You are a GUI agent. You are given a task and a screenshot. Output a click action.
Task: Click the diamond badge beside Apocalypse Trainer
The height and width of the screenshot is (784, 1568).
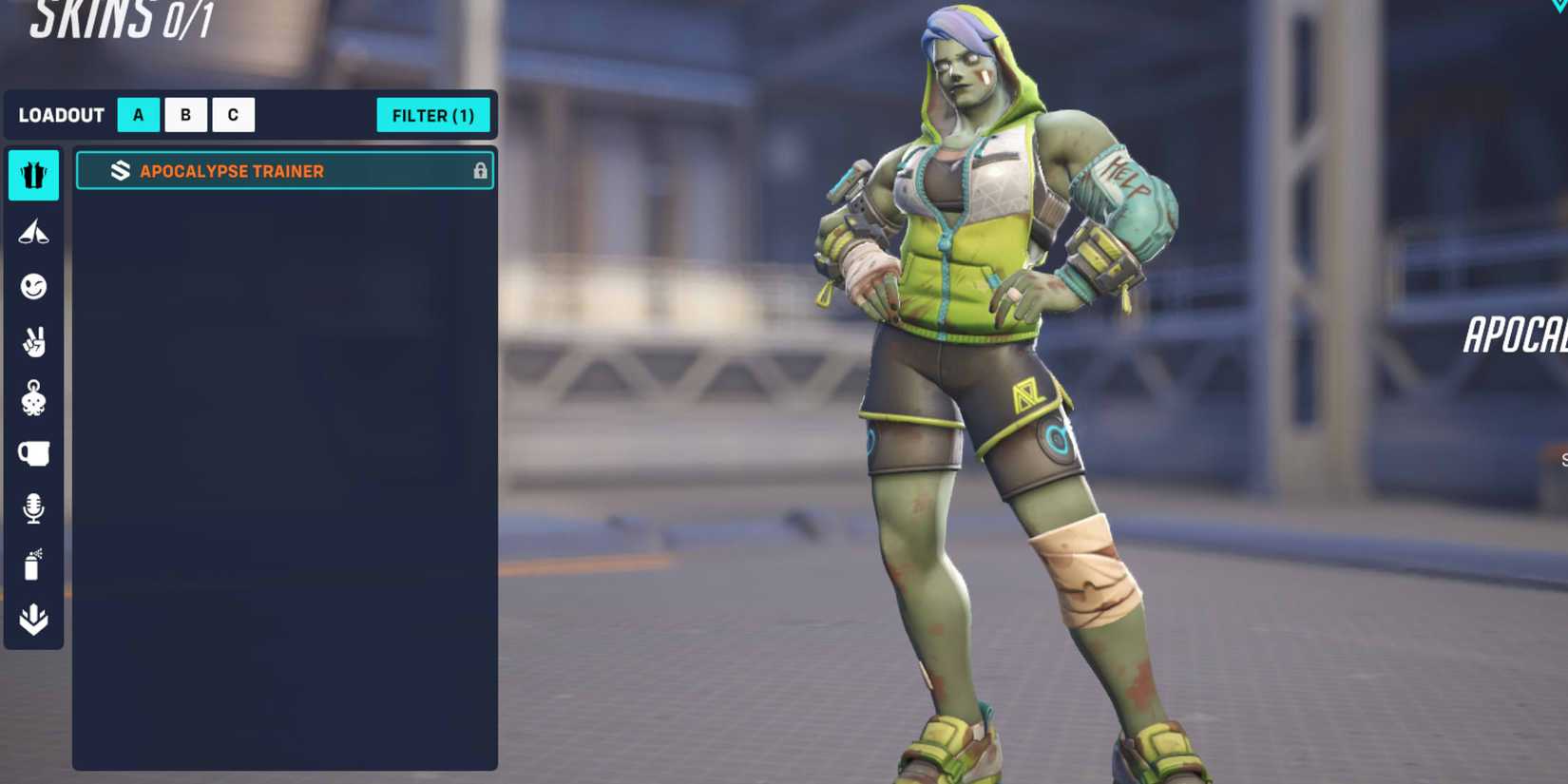pos(121,170)
